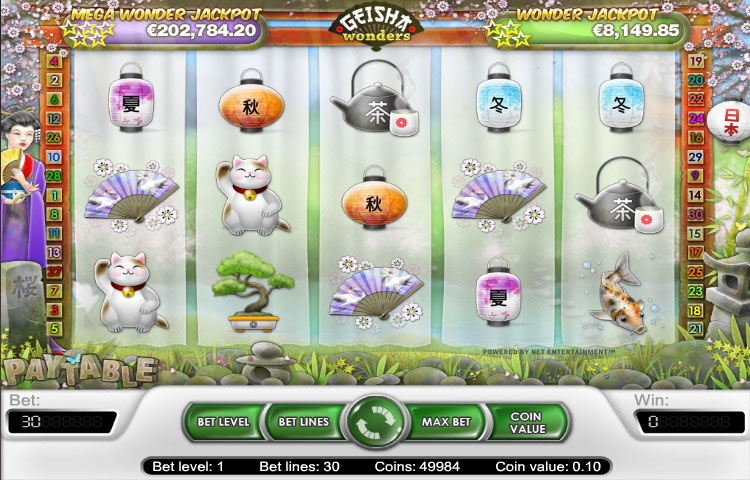The width and height of the screenshot is (750, 480).
Task: Change the number of Bet Lines
Action: pyautogui.click(x=303, y=422)
